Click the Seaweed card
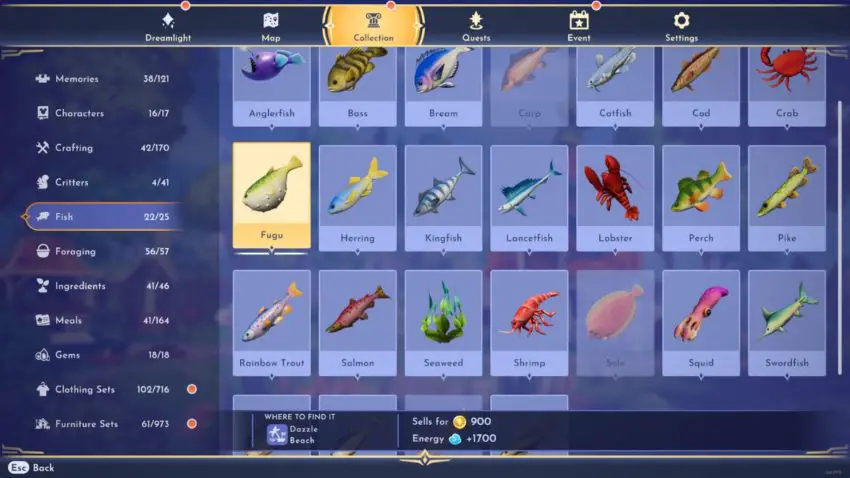Screen dimensions: 850x478 click(x=443, y=320)
